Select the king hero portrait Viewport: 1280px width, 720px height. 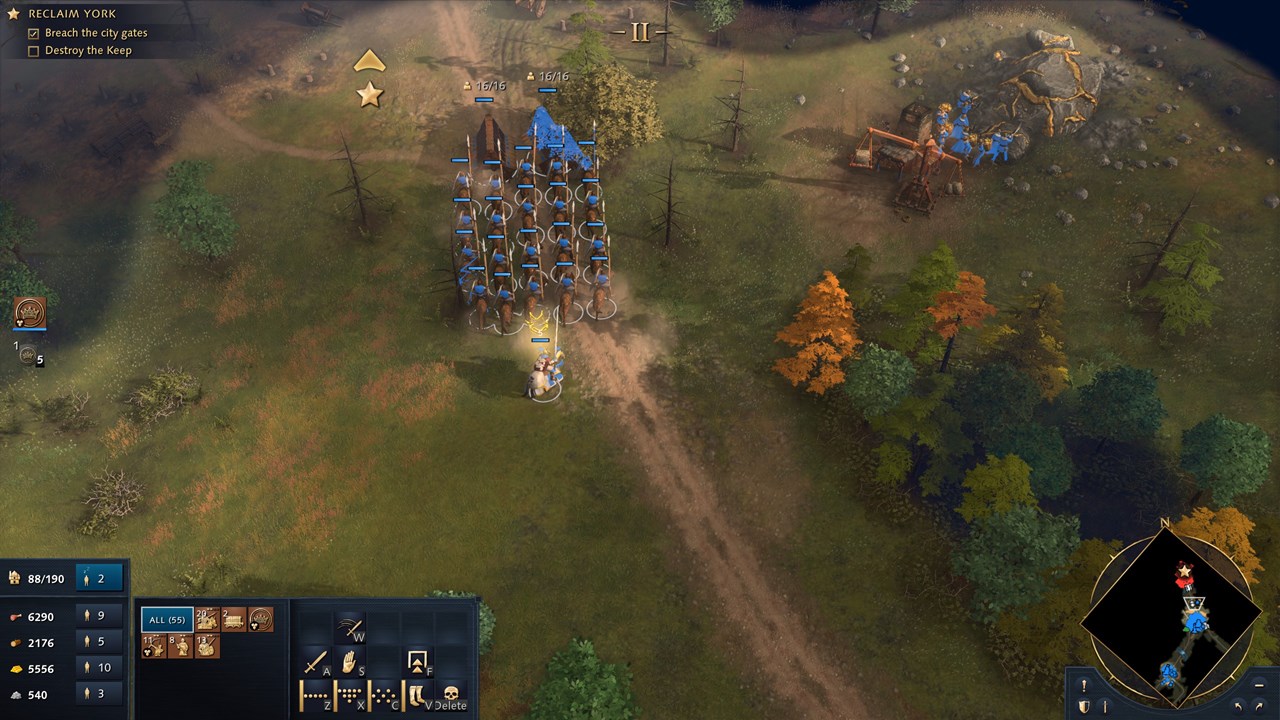coord(30,313)
